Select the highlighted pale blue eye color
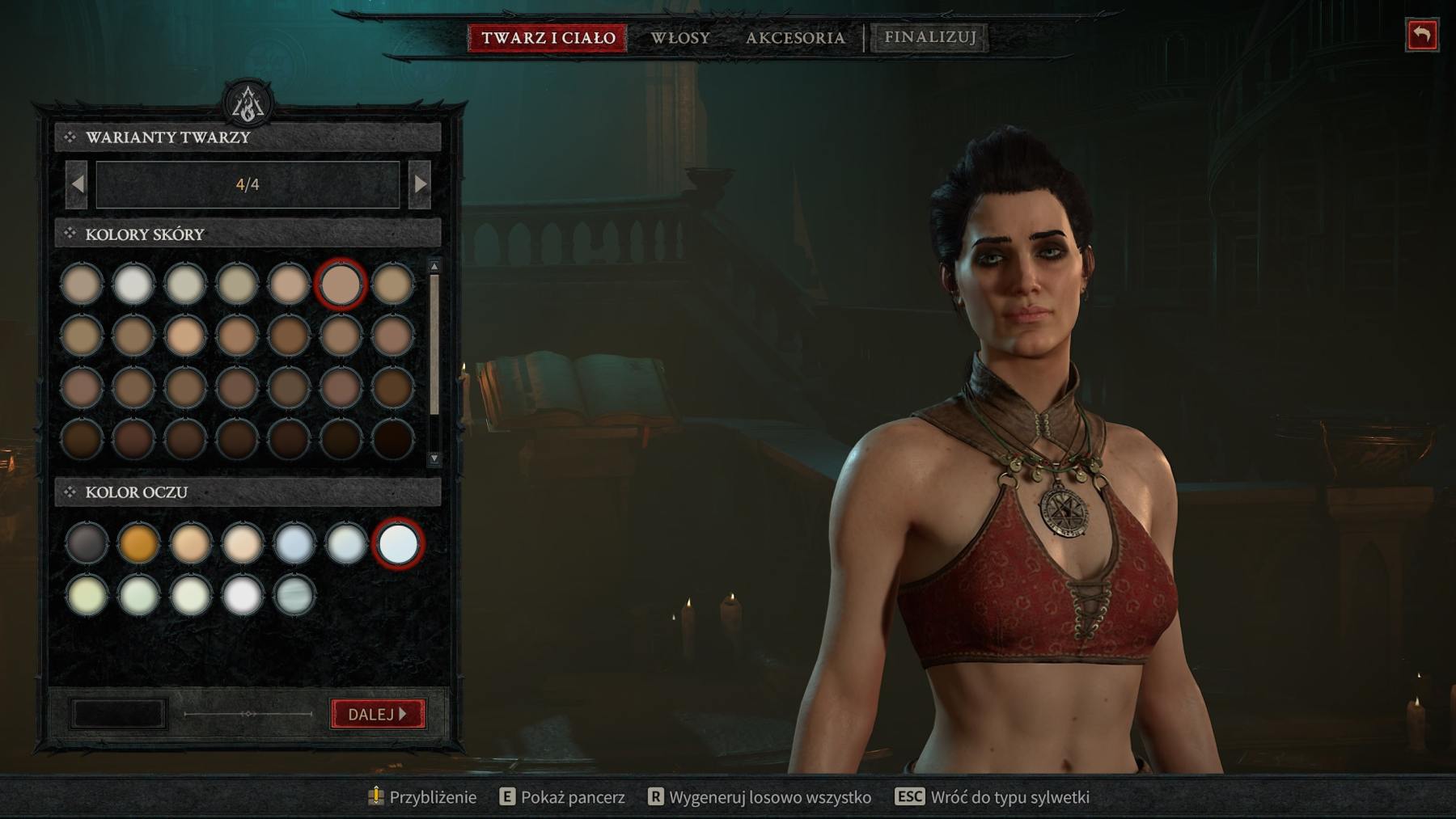The width and height of the screenshot is (1456, 819). coord(397,542)
